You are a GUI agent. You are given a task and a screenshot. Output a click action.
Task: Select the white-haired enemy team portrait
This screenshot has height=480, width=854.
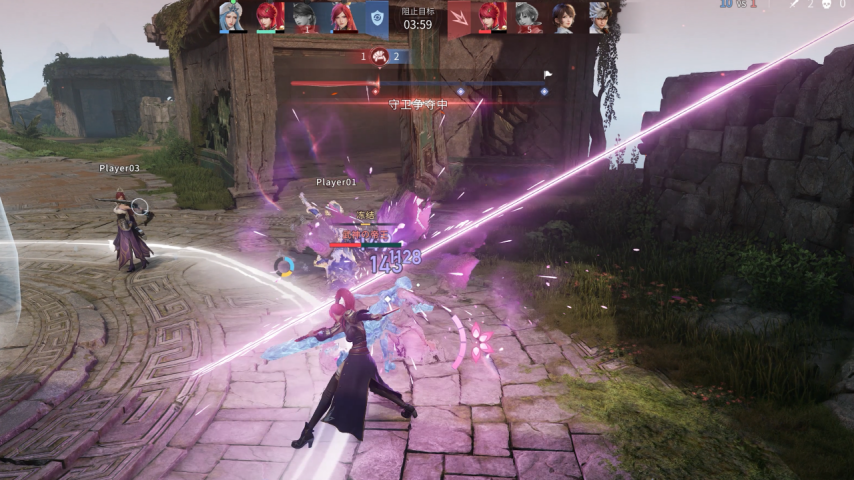598,17
